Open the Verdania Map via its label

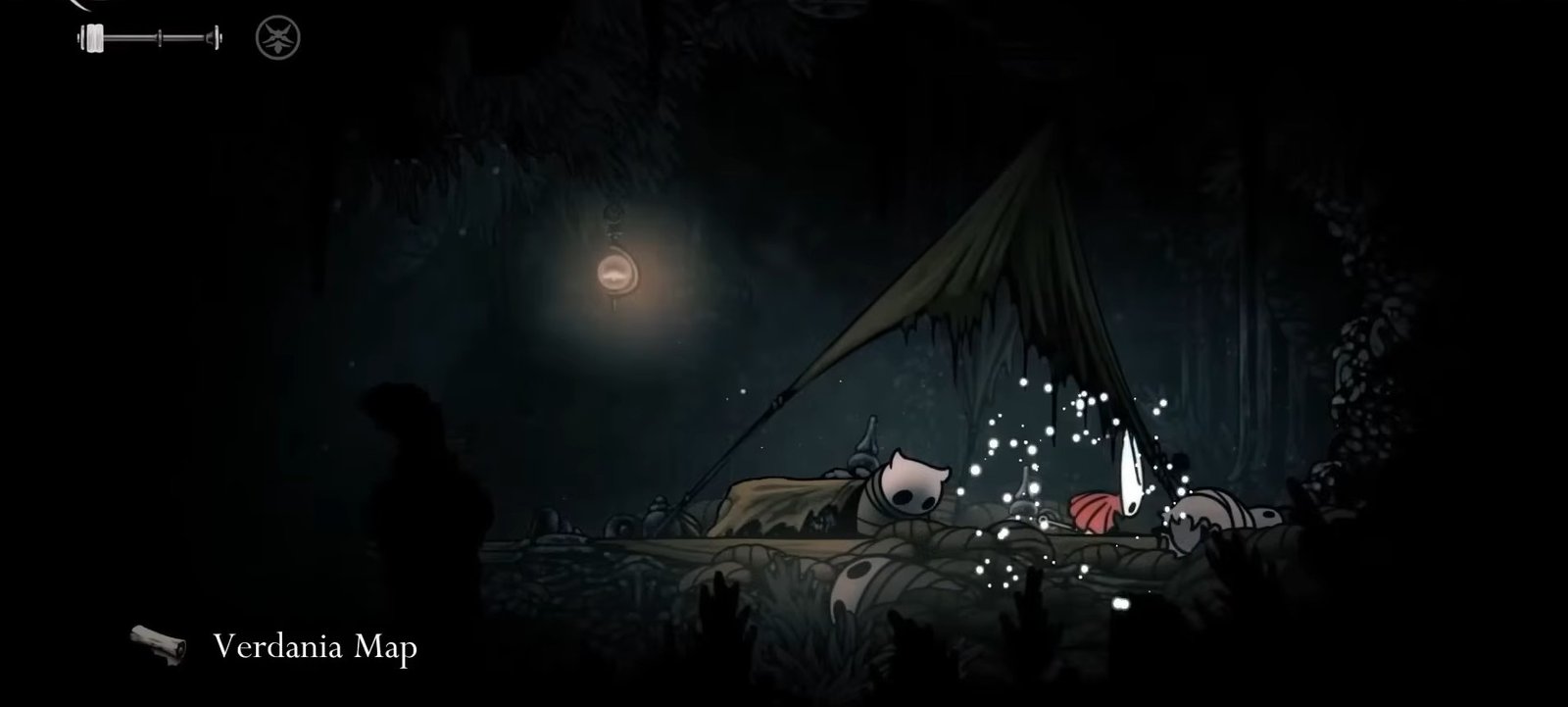[x=314, y=647]
